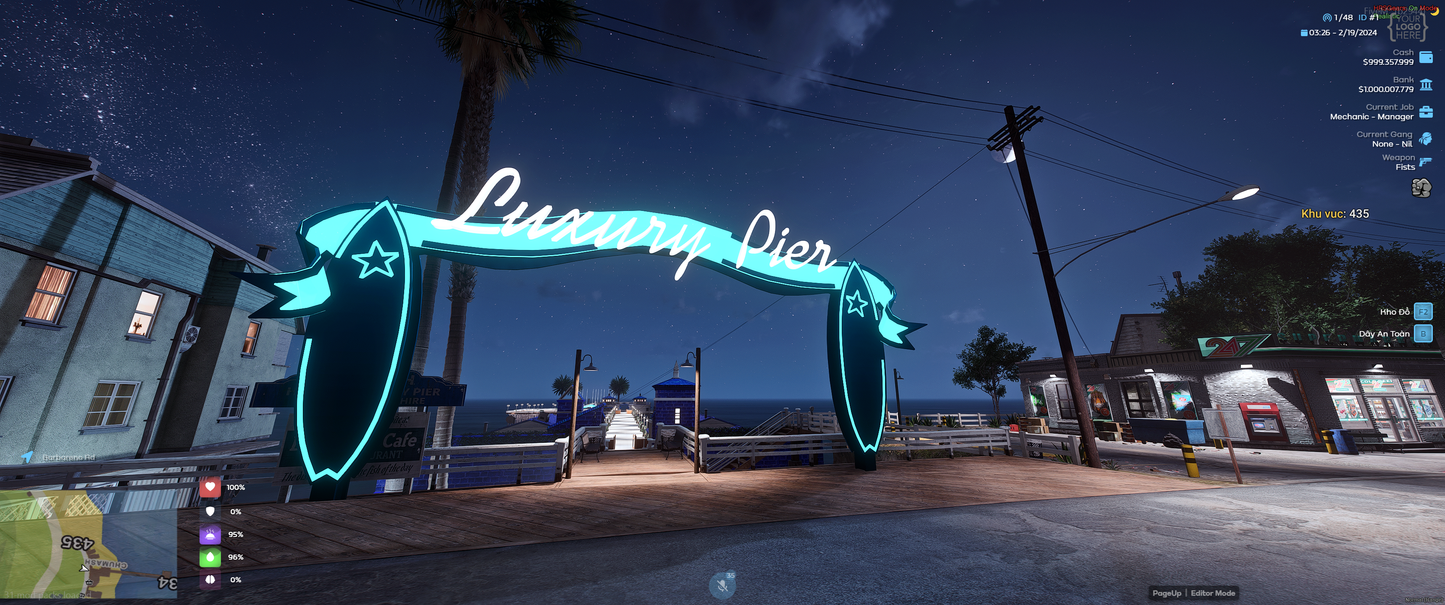Image resolution: width=1445 pixels, height=605 pixels.
Task: Open the Cash wallet icon
Action: tap(1425, 57)
